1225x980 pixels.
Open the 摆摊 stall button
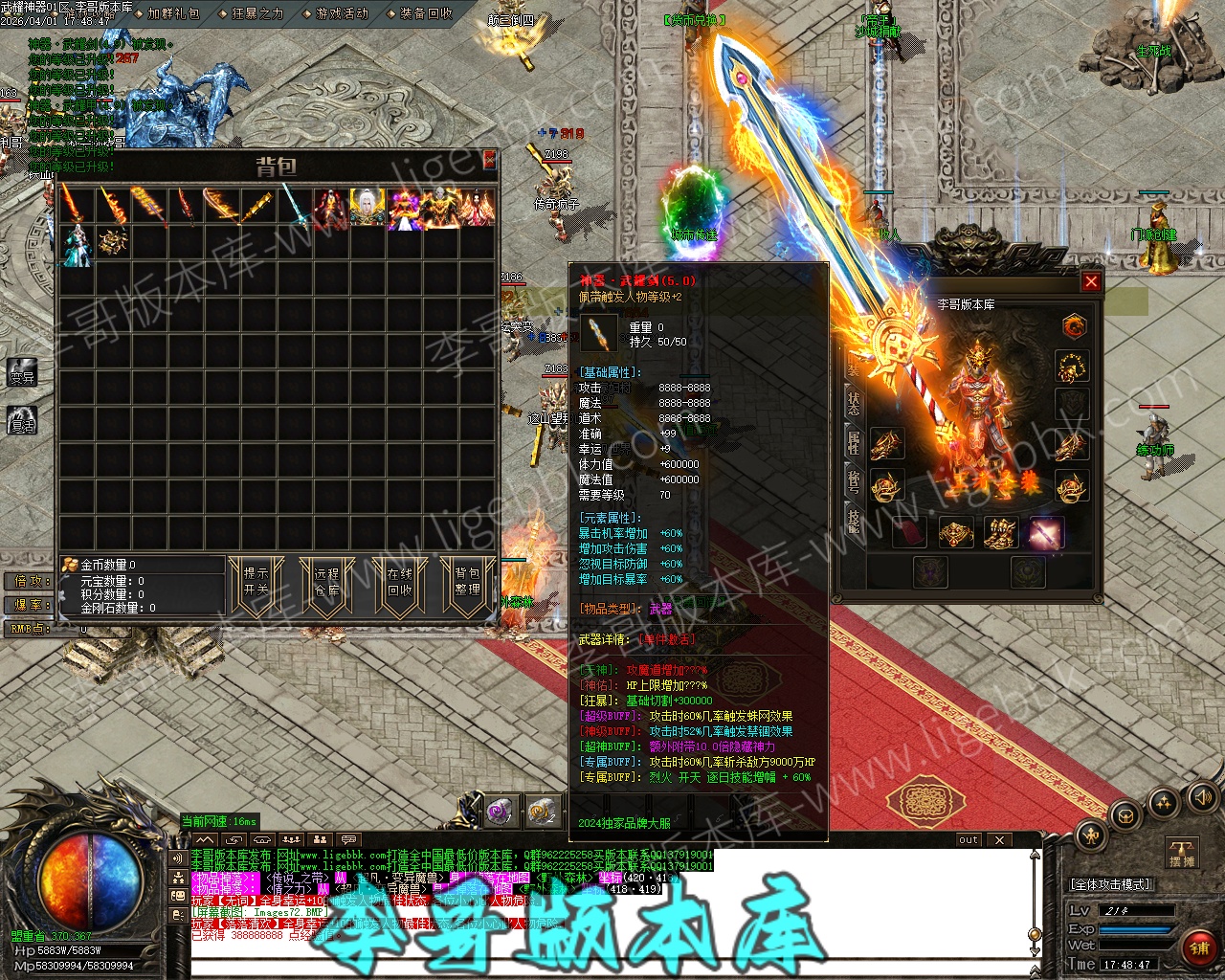1182,853
